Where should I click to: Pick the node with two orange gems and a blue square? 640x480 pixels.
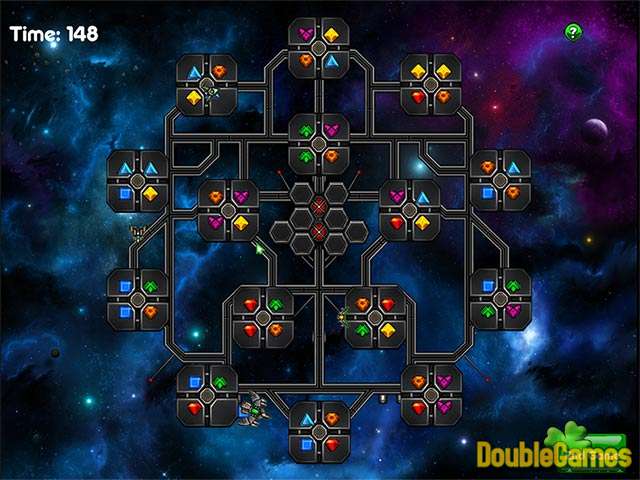(500, 181)
